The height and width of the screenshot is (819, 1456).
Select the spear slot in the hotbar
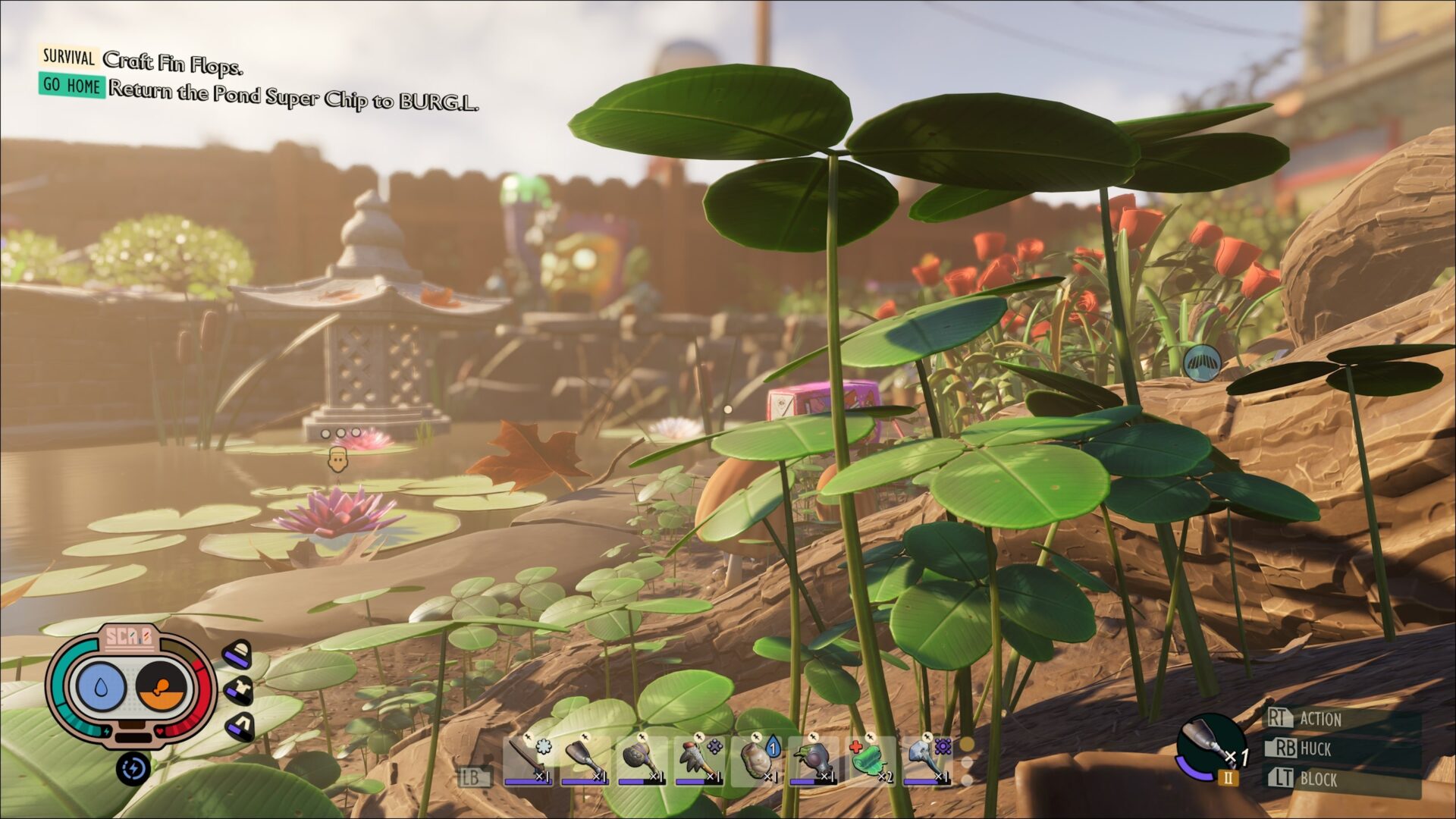click(529, 759)
